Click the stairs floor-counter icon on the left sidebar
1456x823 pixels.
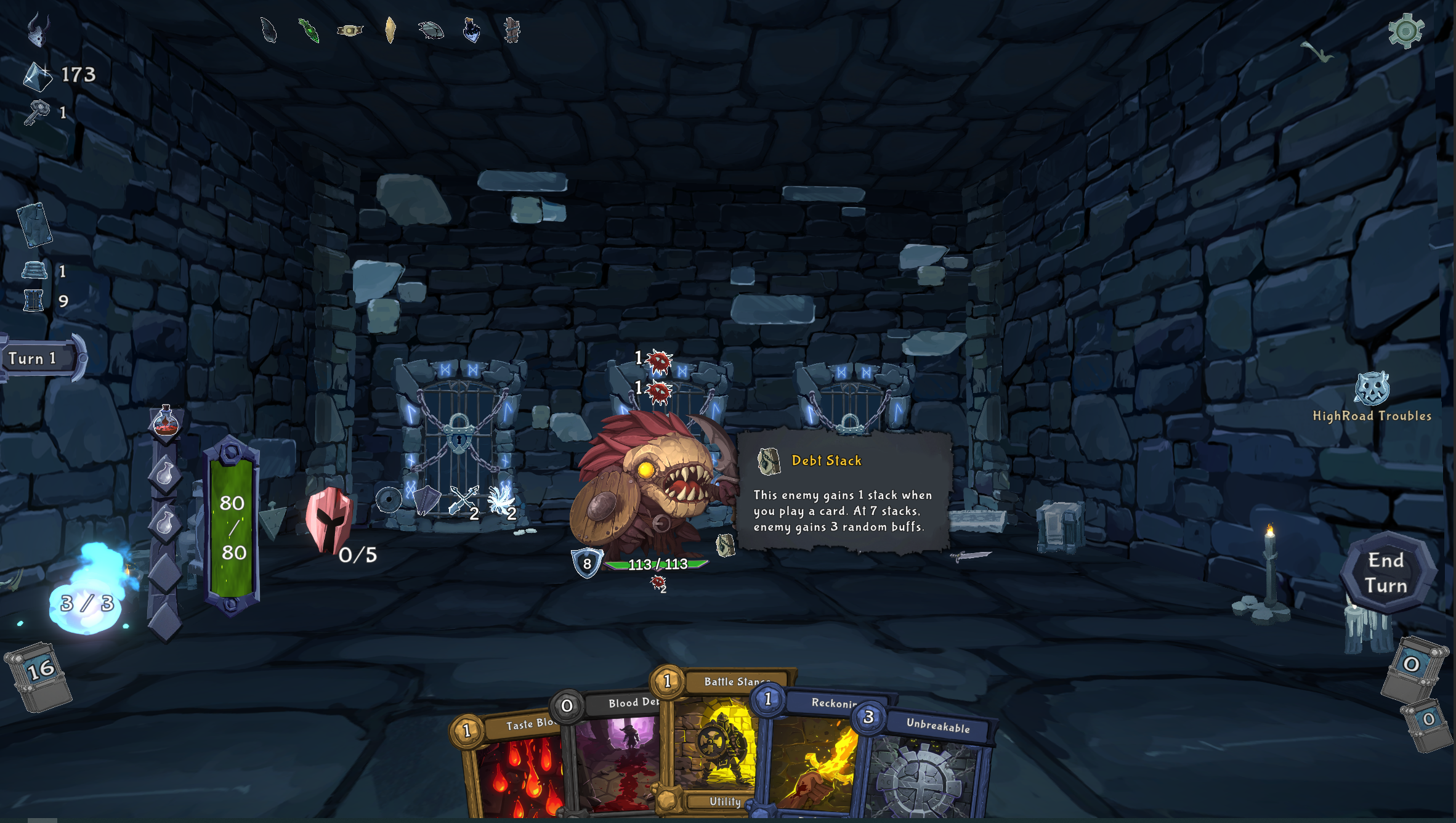(34, 269)
